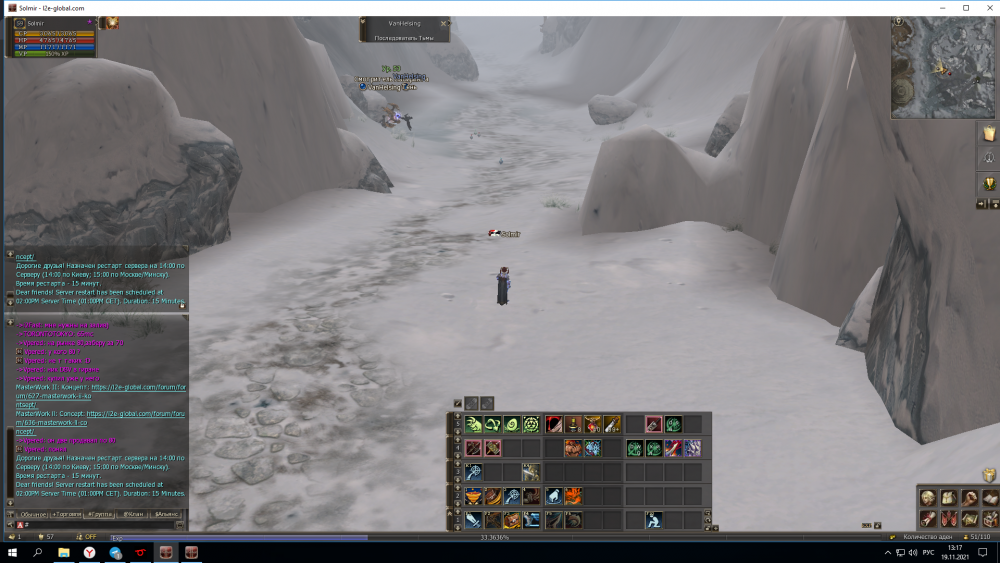Activate the muscular warrior buff icon
The width and height of the screenshot is (1000, 563).
[x=573, y=448]
